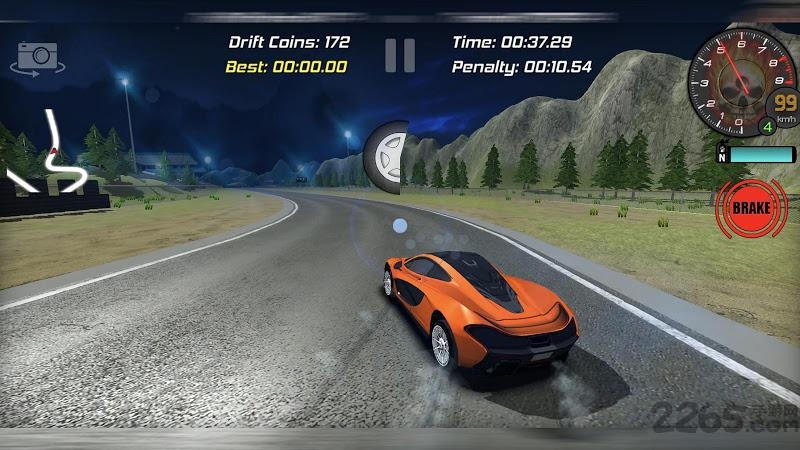Activate the nitro boost bar
This screenshot has height=450, width=800.
760,155
